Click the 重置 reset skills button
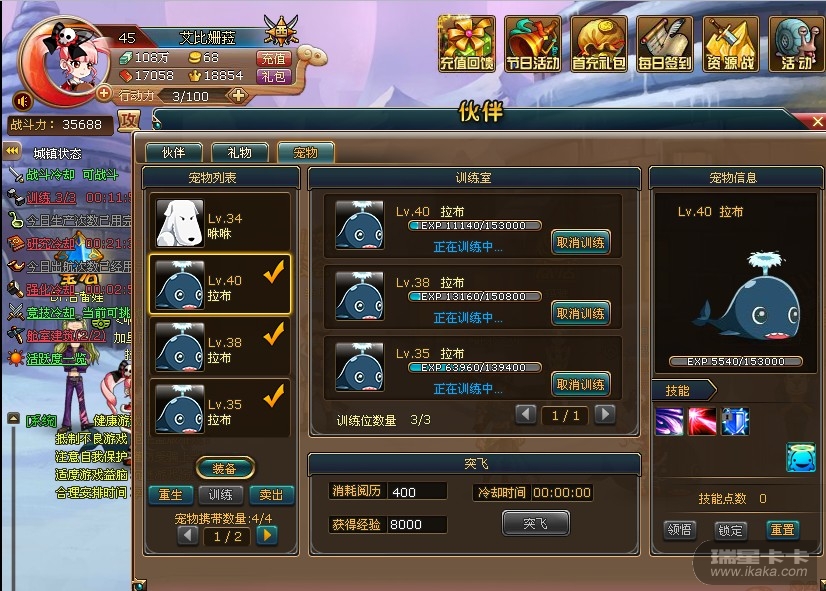The width and height of the screenshot is (826, 591). pyautogui.click(x=782, y=530)
